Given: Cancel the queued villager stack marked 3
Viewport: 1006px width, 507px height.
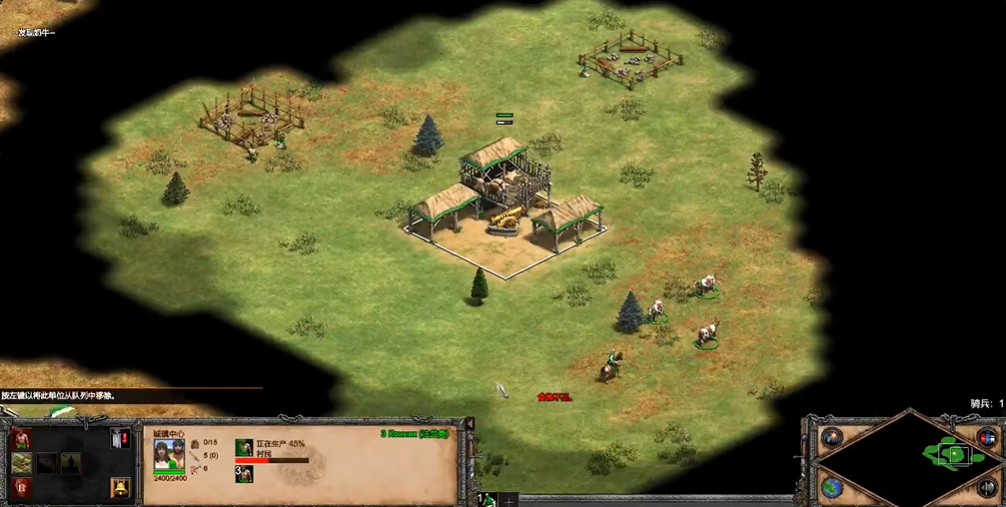Looking at the screenshot, I should tap(244, 473).
